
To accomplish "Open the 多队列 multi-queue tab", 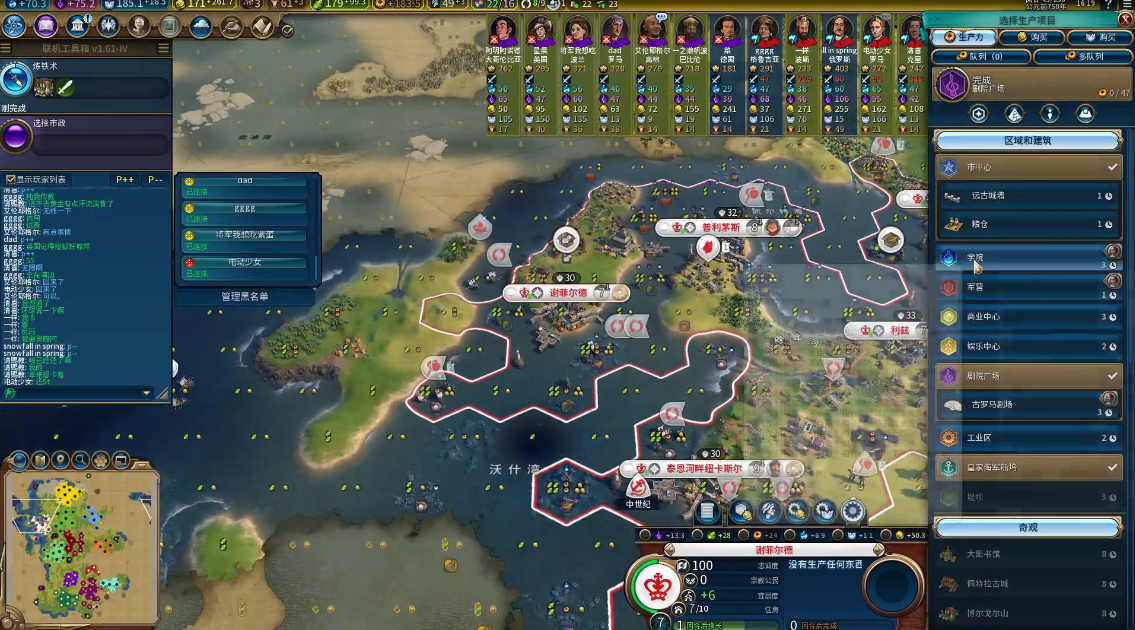I will click(1082, 57).
